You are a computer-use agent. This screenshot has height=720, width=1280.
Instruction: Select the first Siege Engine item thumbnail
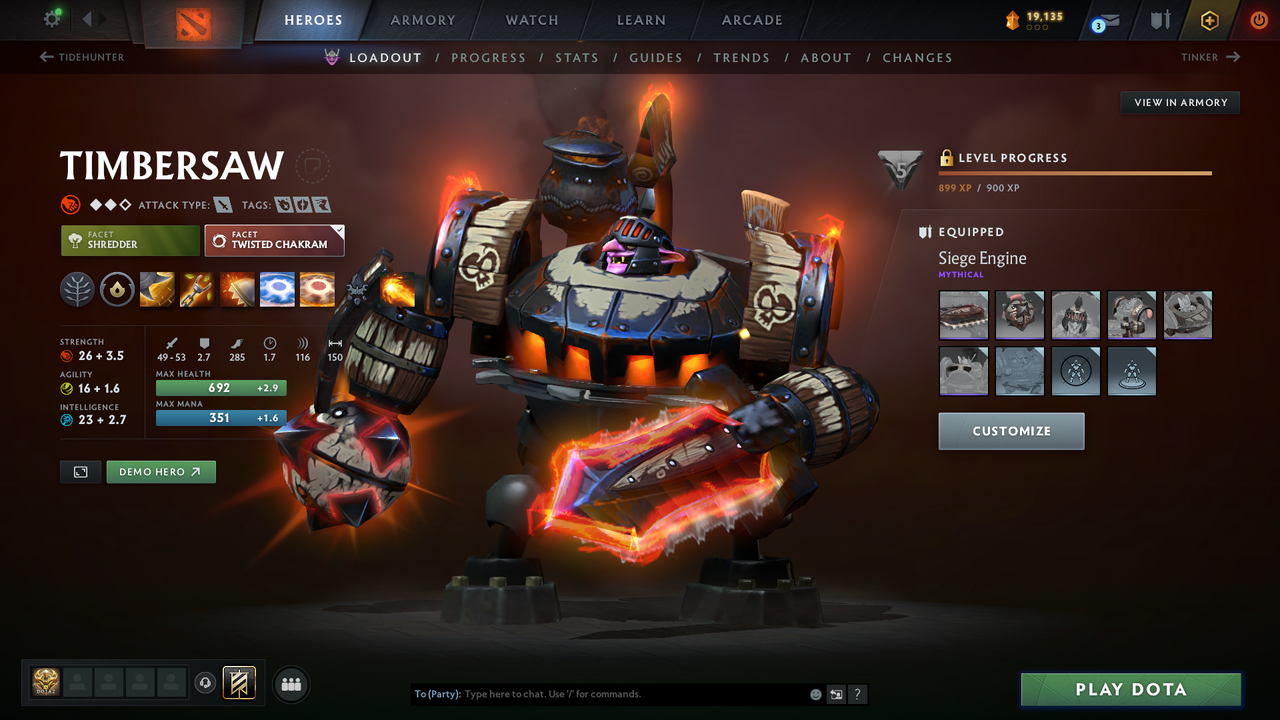coord(963,315)
